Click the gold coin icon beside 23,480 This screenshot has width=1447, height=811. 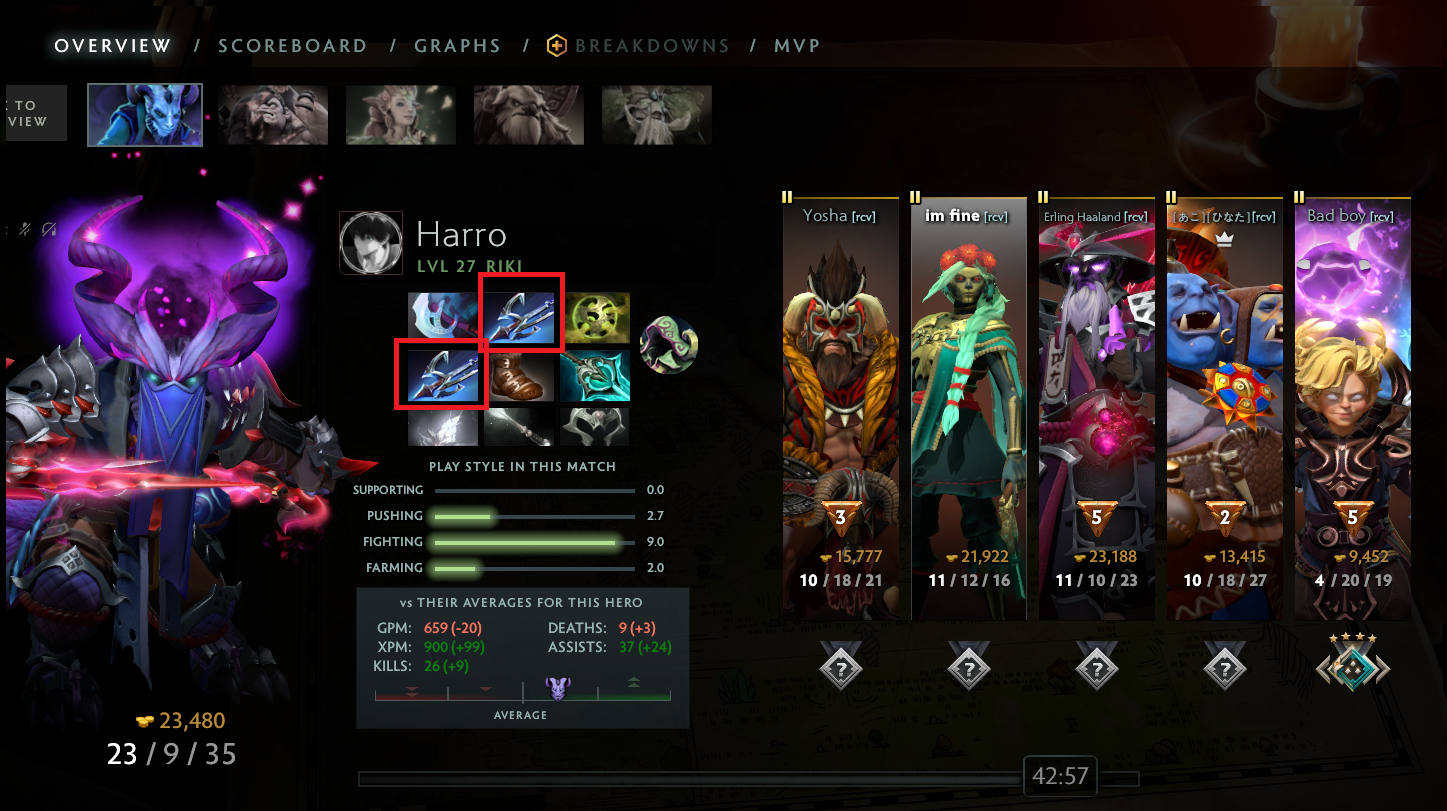pos(146,720)
